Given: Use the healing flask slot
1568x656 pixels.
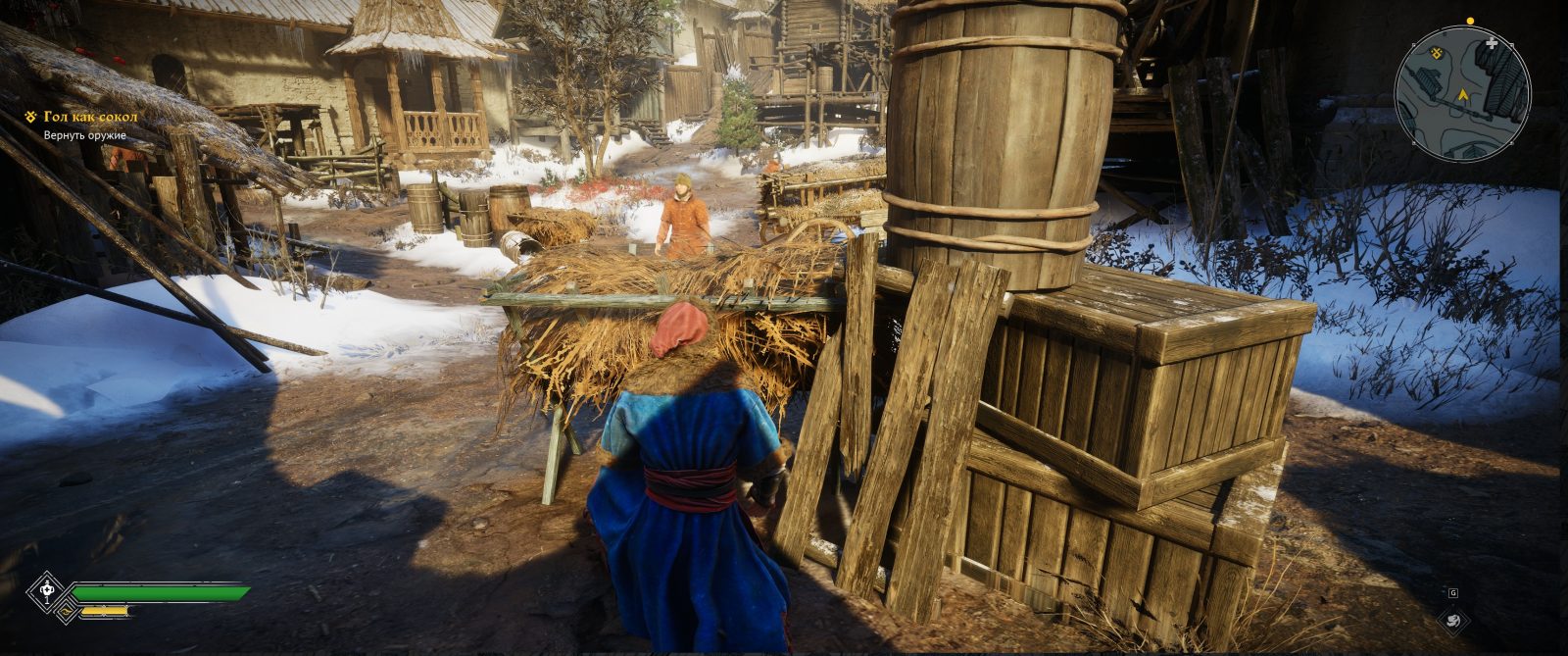Looking at the screenshot, I should point(46,591).
